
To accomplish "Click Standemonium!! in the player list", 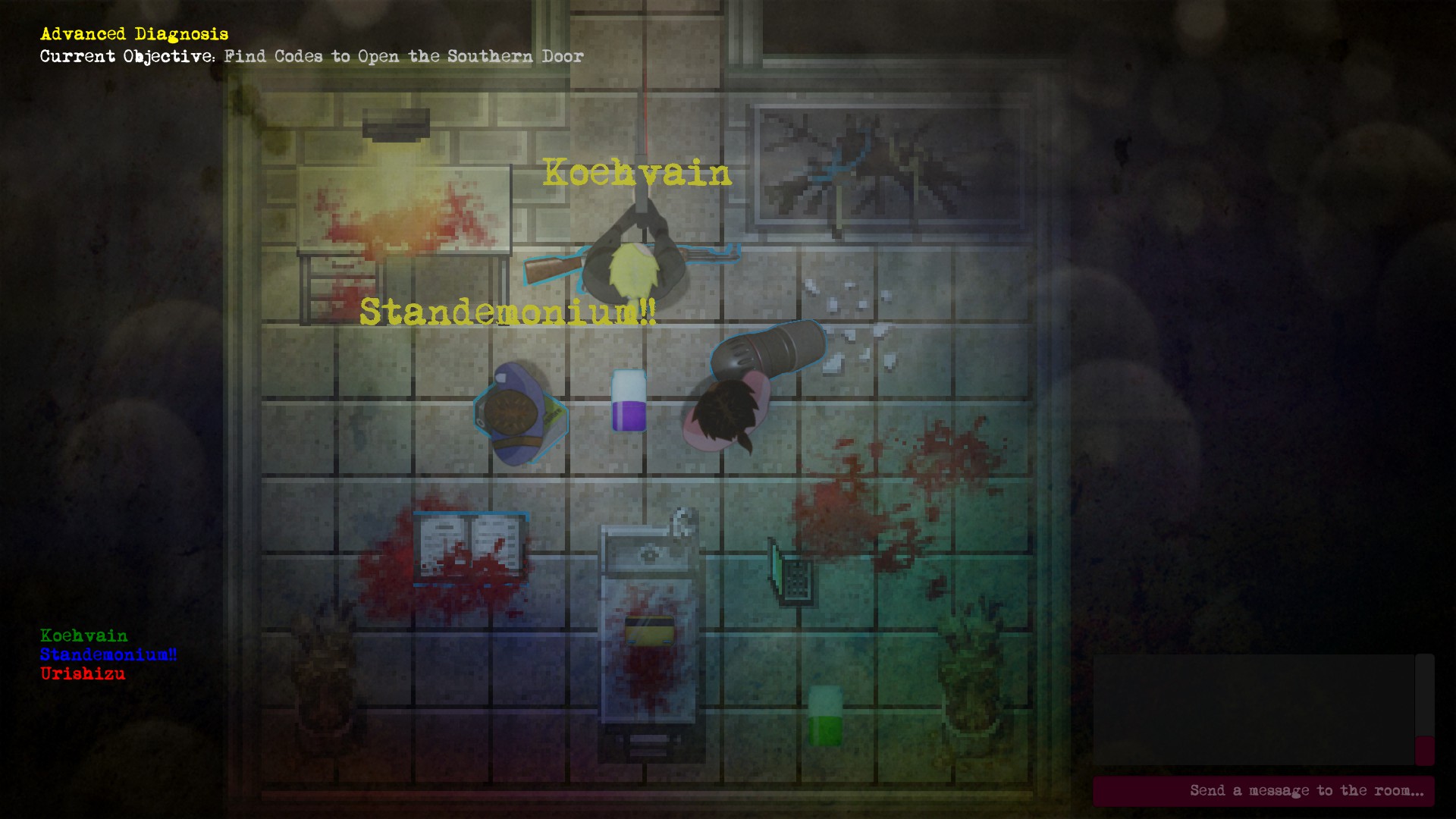I will coord(108,655).
